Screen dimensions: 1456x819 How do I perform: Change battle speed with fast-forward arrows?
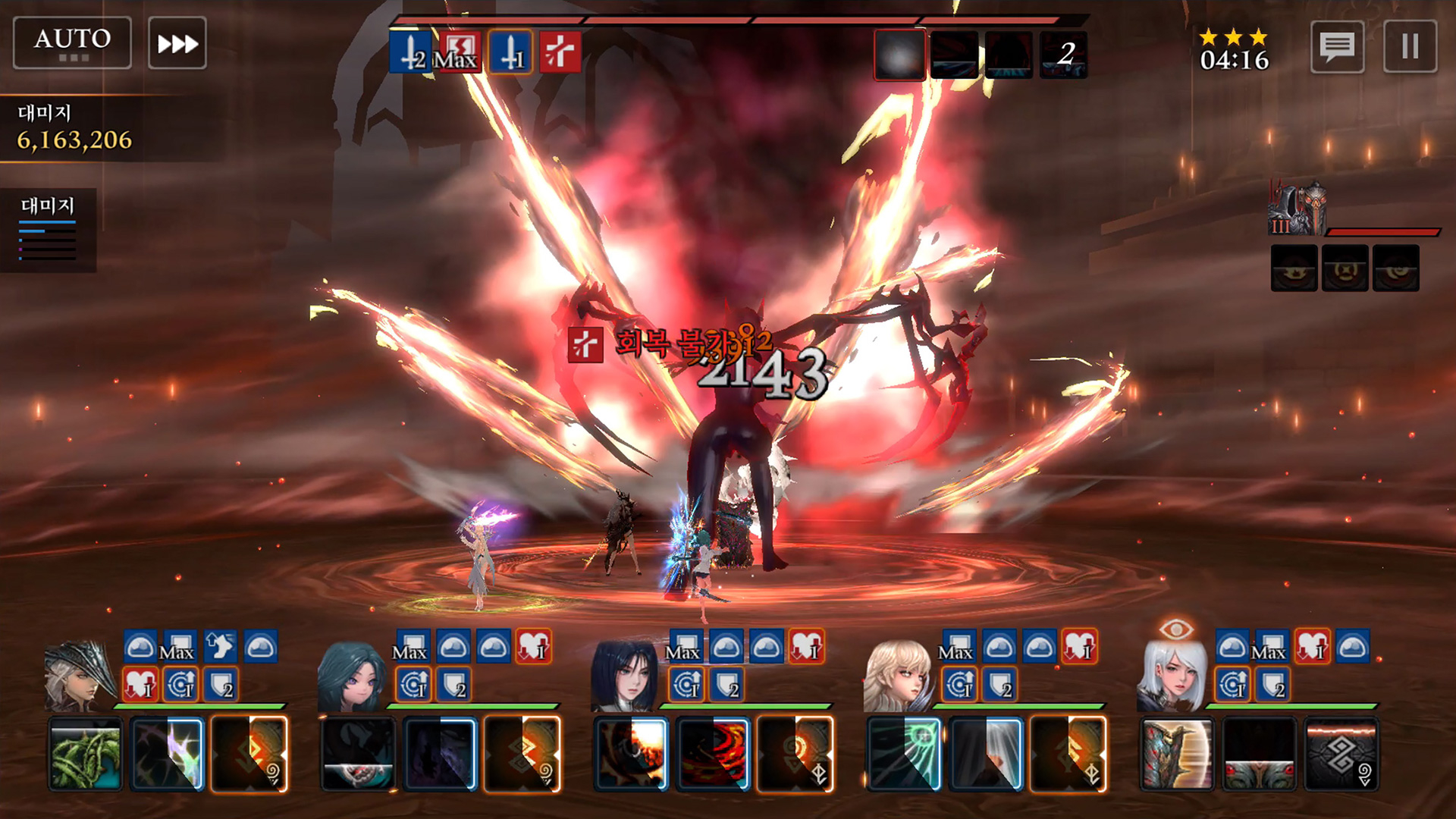[177, 43]
